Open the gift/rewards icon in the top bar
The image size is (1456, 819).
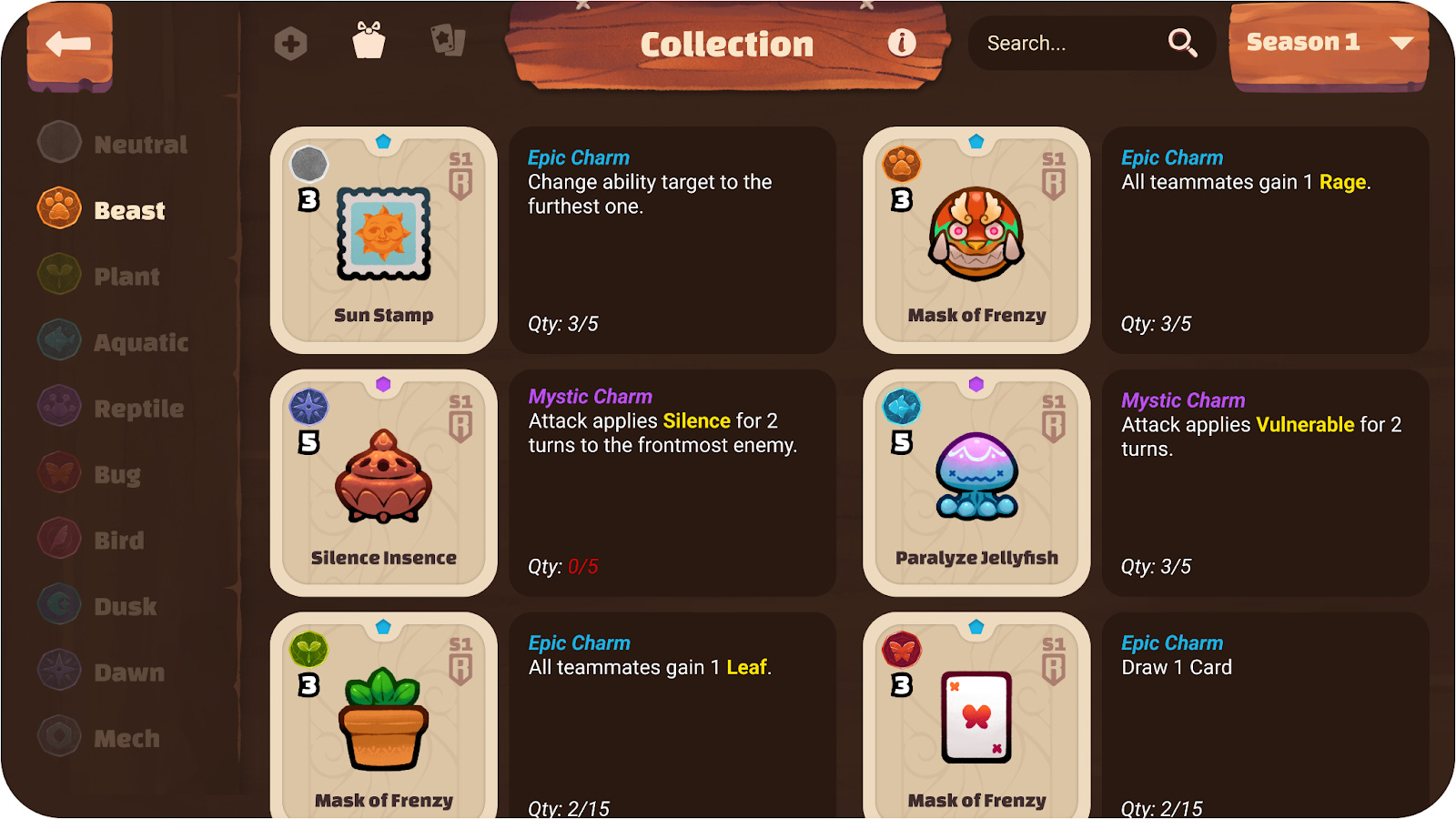(367, 41)
